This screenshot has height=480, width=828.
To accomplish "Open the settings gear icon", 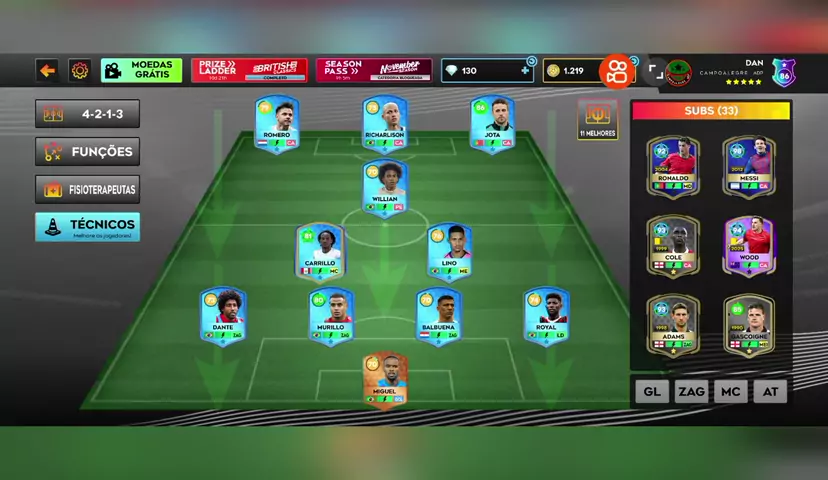I will point(80,70).
